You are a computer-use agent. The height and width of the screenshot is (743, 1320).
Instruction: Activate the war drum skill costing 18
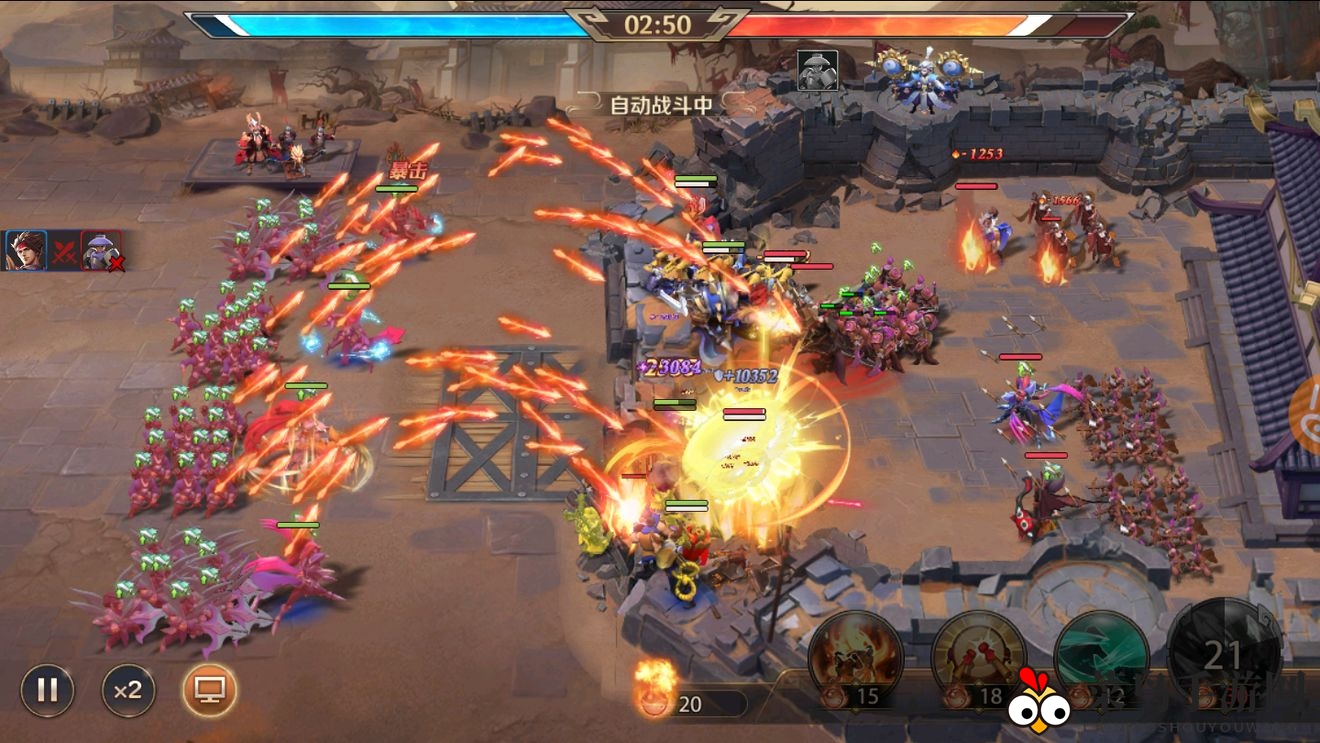(x=978, y=657)
